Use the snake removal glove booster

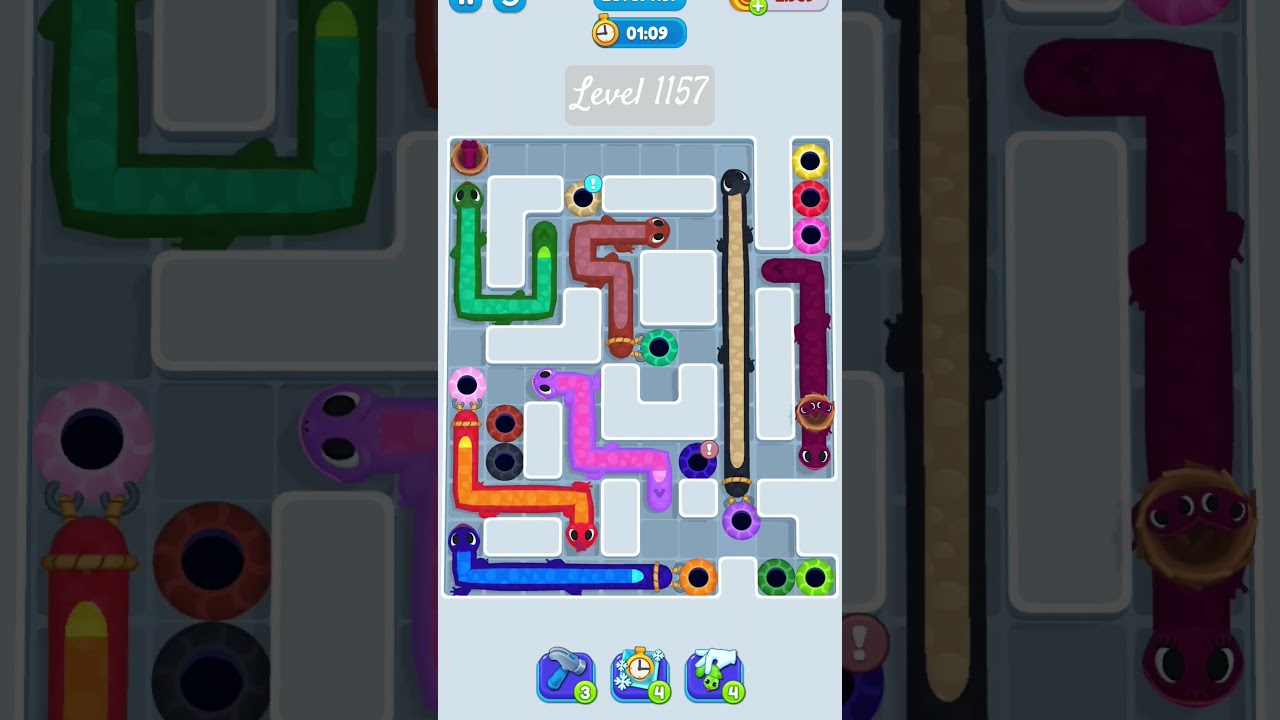coord(714,674)
